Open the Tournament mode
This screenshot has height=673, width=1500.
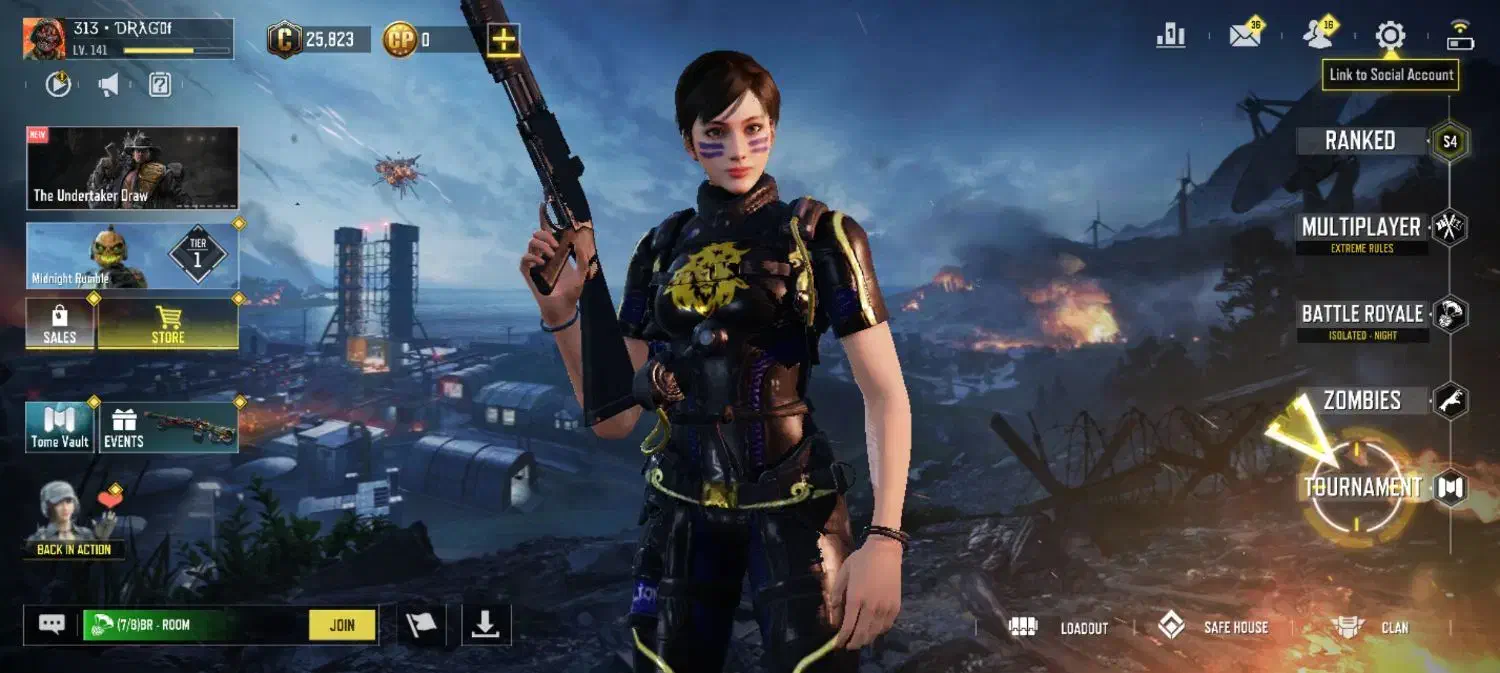[x=1362, y=488]
